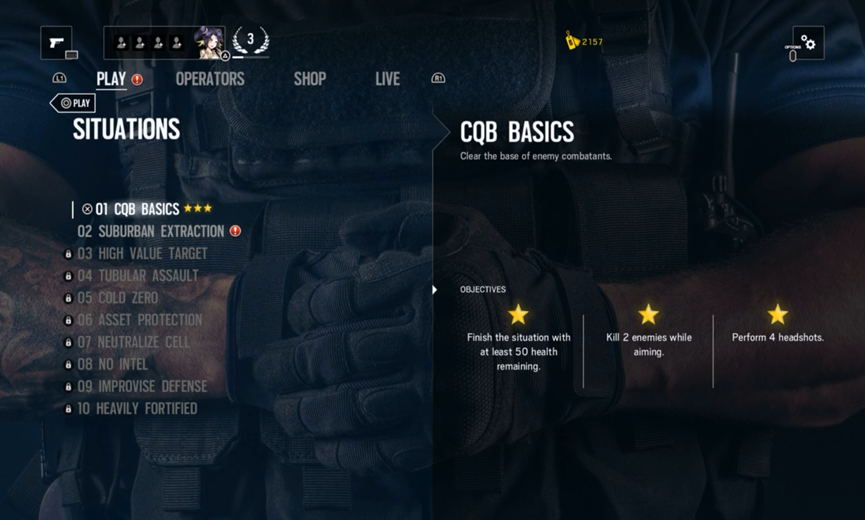Select locked situation 09 Improvise Defense

click(142, 386)
